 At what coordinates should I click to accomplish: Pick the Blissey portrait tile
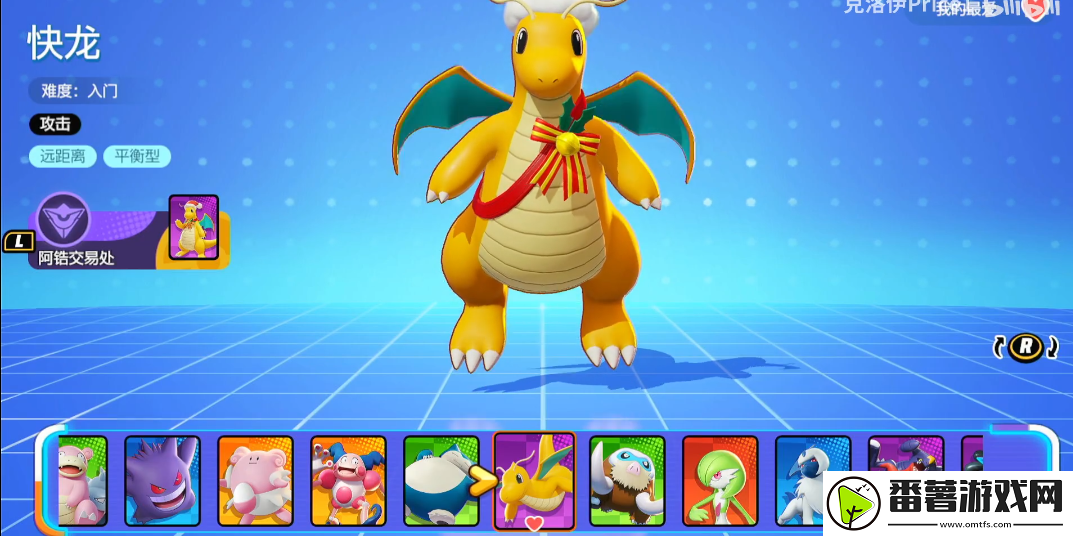point(255,480)
